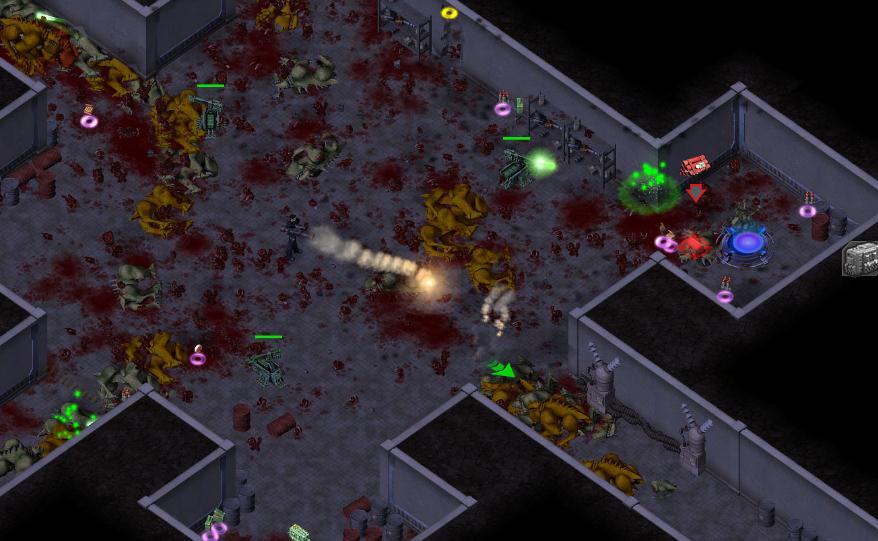Screen dimensions: 878x541
Task: Click the grey crate icon at the right edge
Action: point(860,258)
